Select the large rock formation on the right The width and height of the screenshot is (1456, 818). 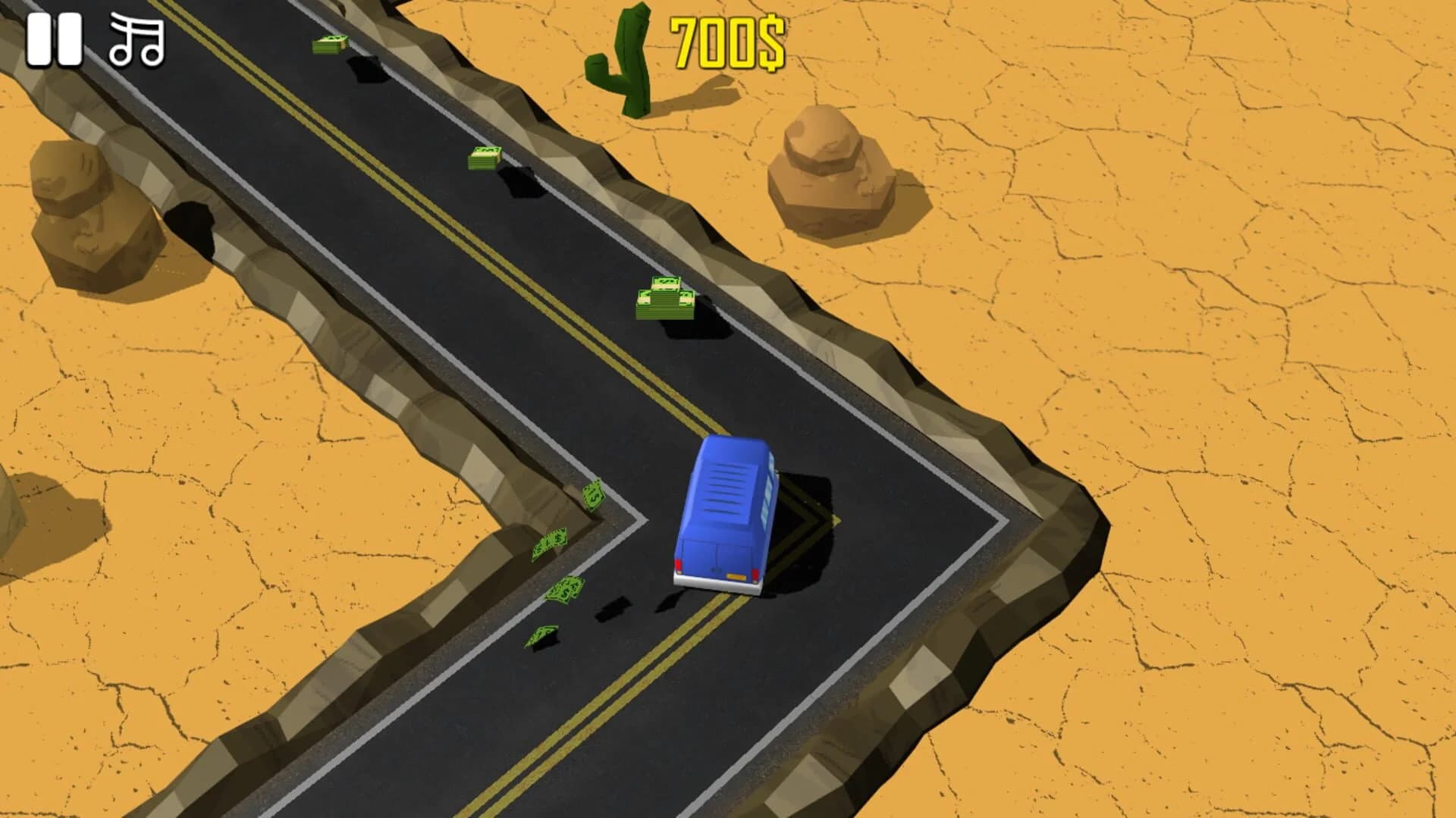[830, 174]
